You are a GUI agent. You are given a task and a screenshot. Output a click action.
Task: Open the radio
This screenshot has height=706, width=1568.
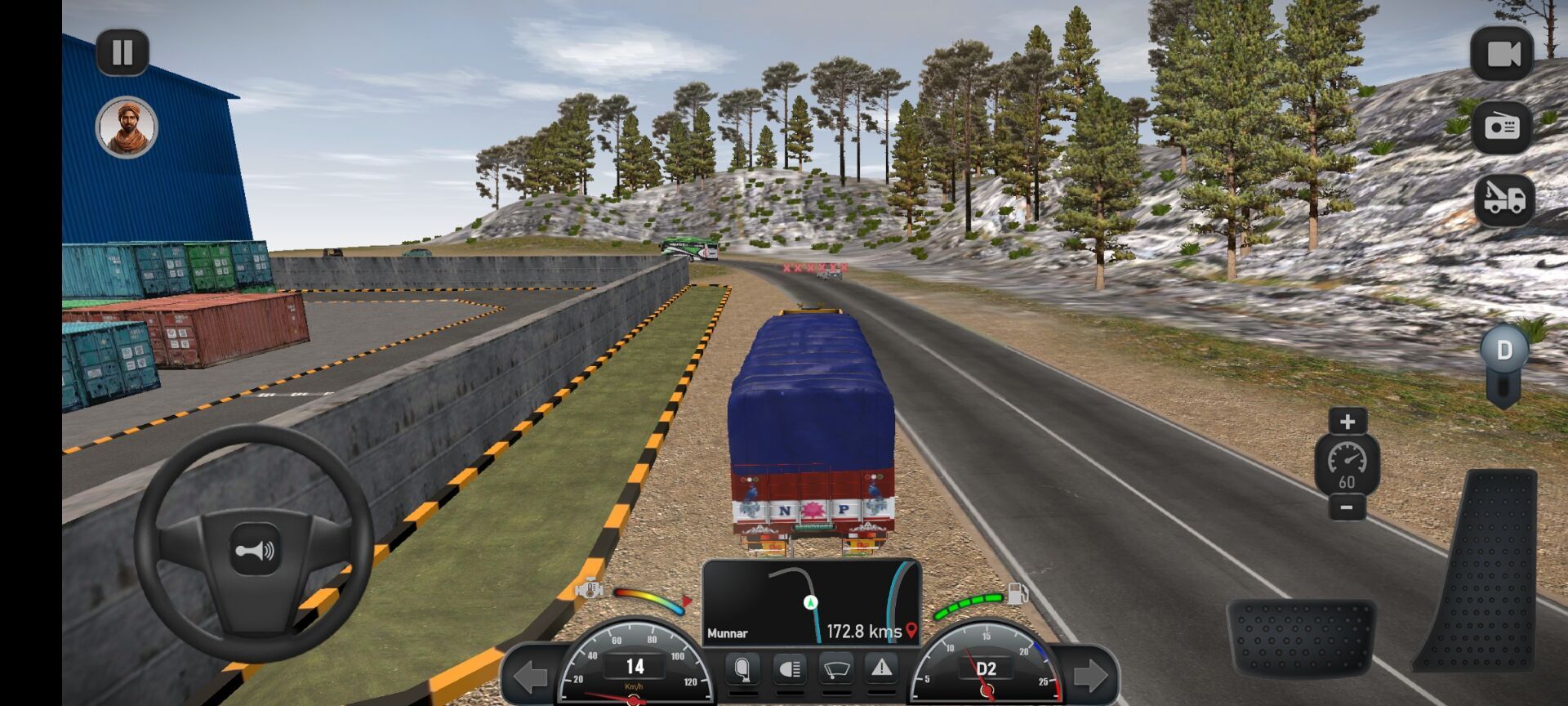(1502, 127)
